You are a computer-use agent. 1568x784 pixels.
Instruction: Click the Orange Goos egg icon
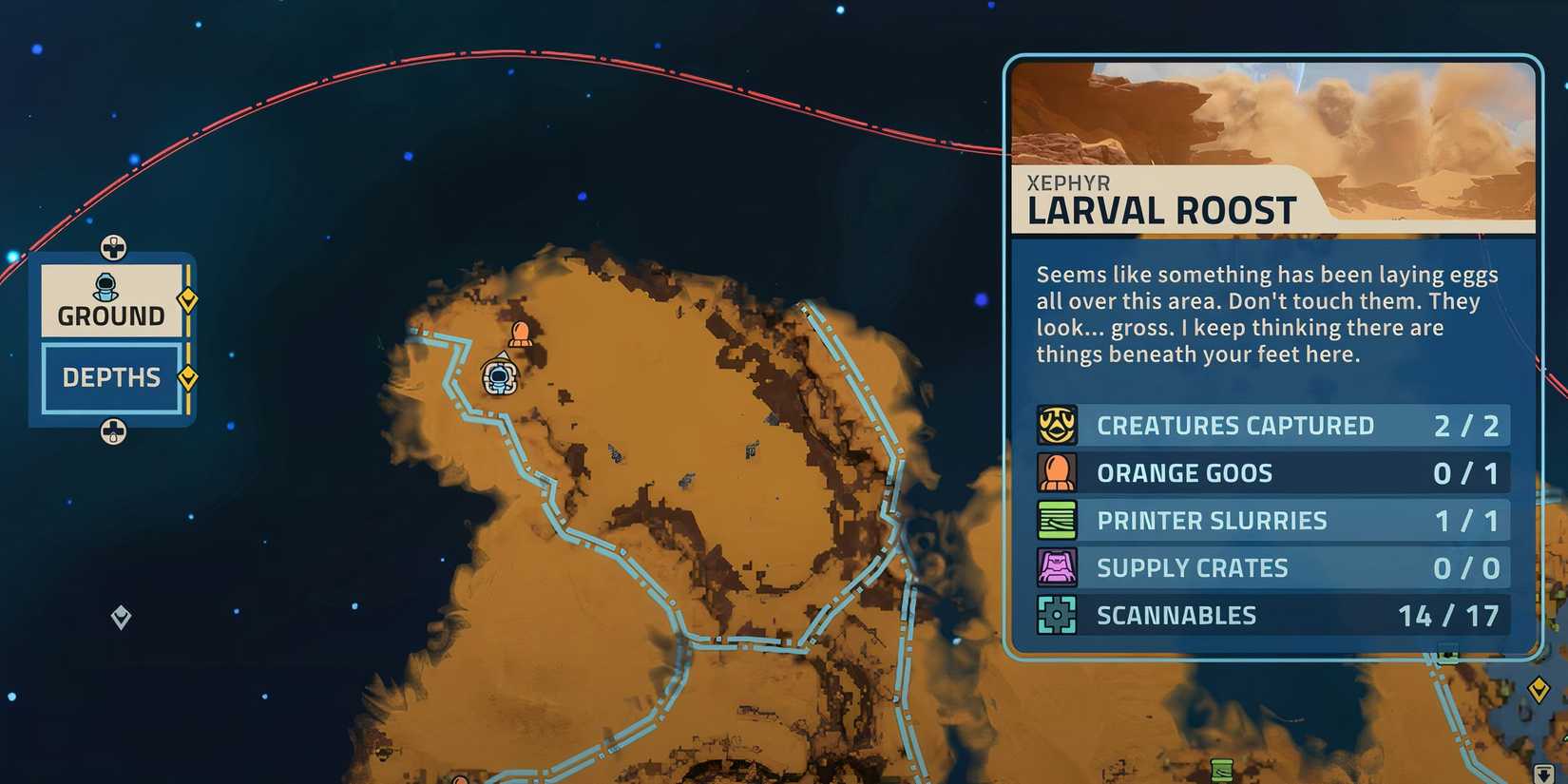pyautogui.click(x=1057, y=472)
